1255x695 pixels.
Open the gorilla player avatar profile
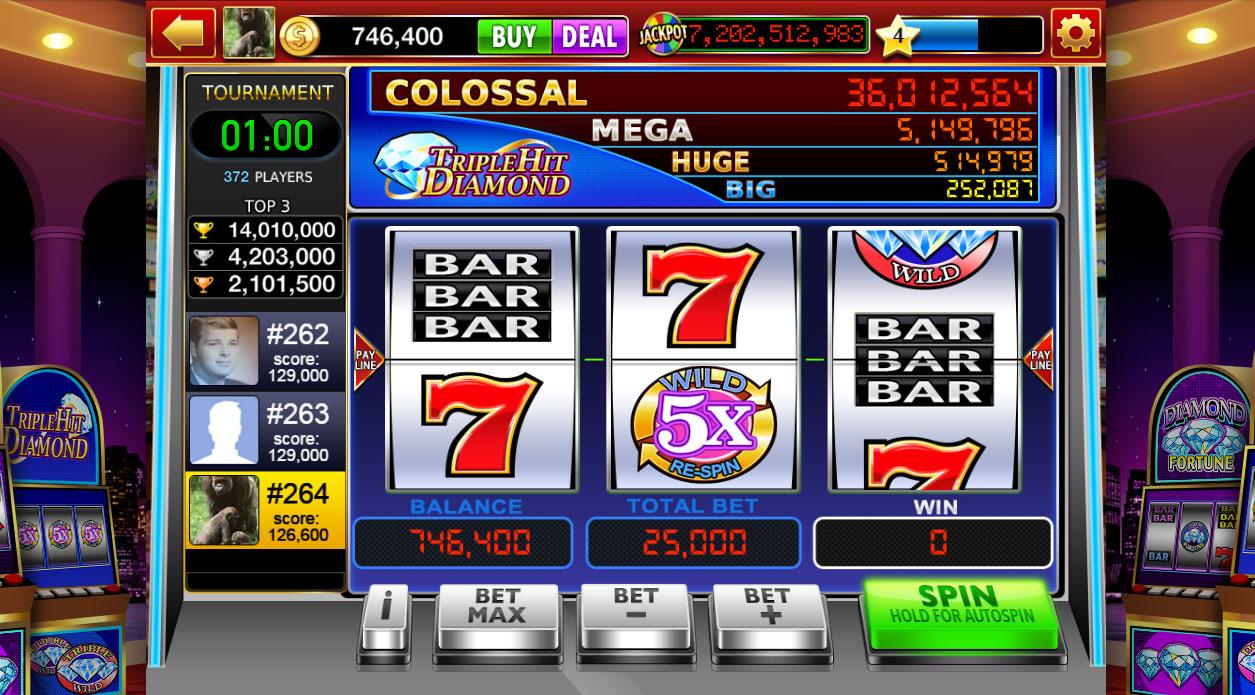[x=248, y=34]
